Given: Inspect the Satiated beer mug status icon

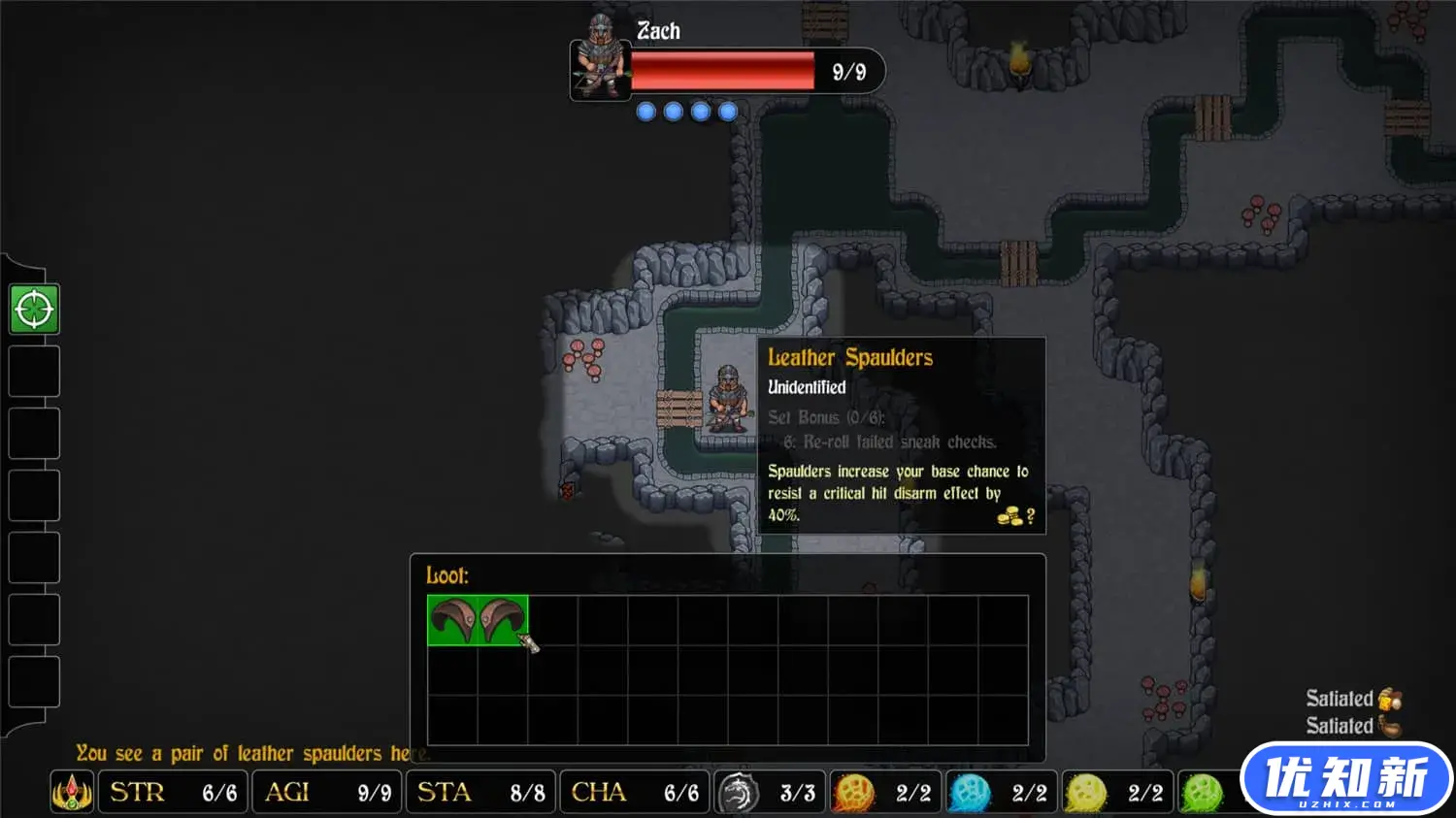Looking at the screenshot, I should (x=1390, y=699).
